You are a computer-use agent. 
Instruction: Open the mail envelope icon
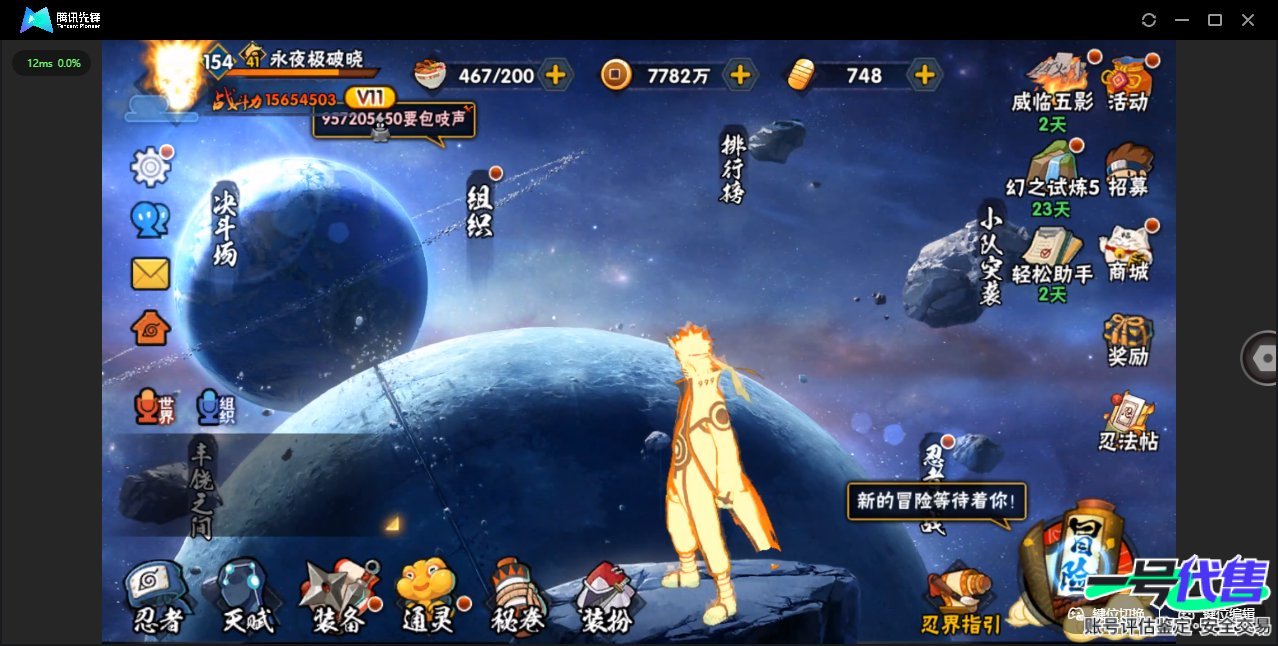150,274
